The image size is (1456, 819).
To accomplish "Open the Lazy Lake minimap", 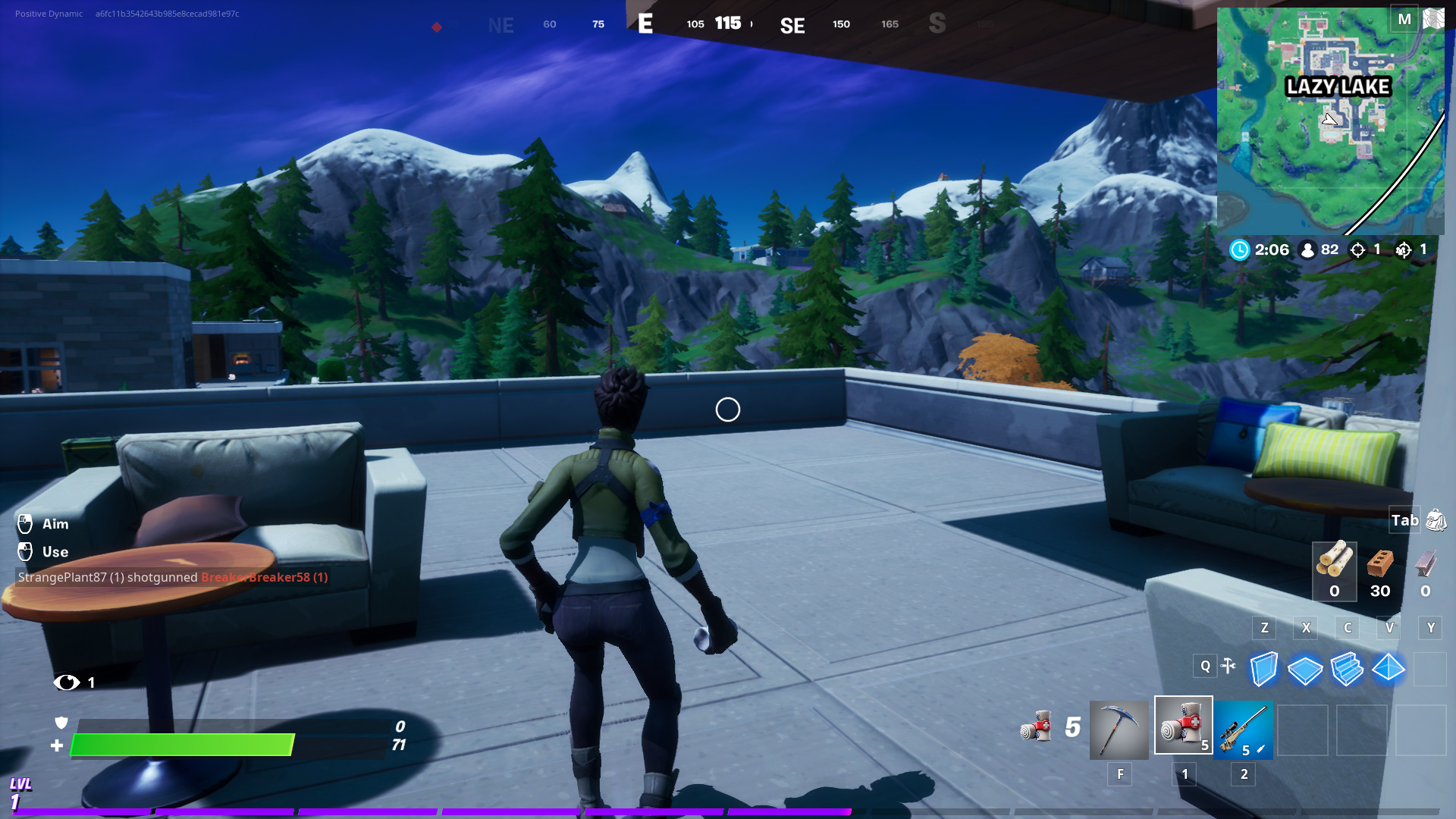I will [x=1330, y=121].
